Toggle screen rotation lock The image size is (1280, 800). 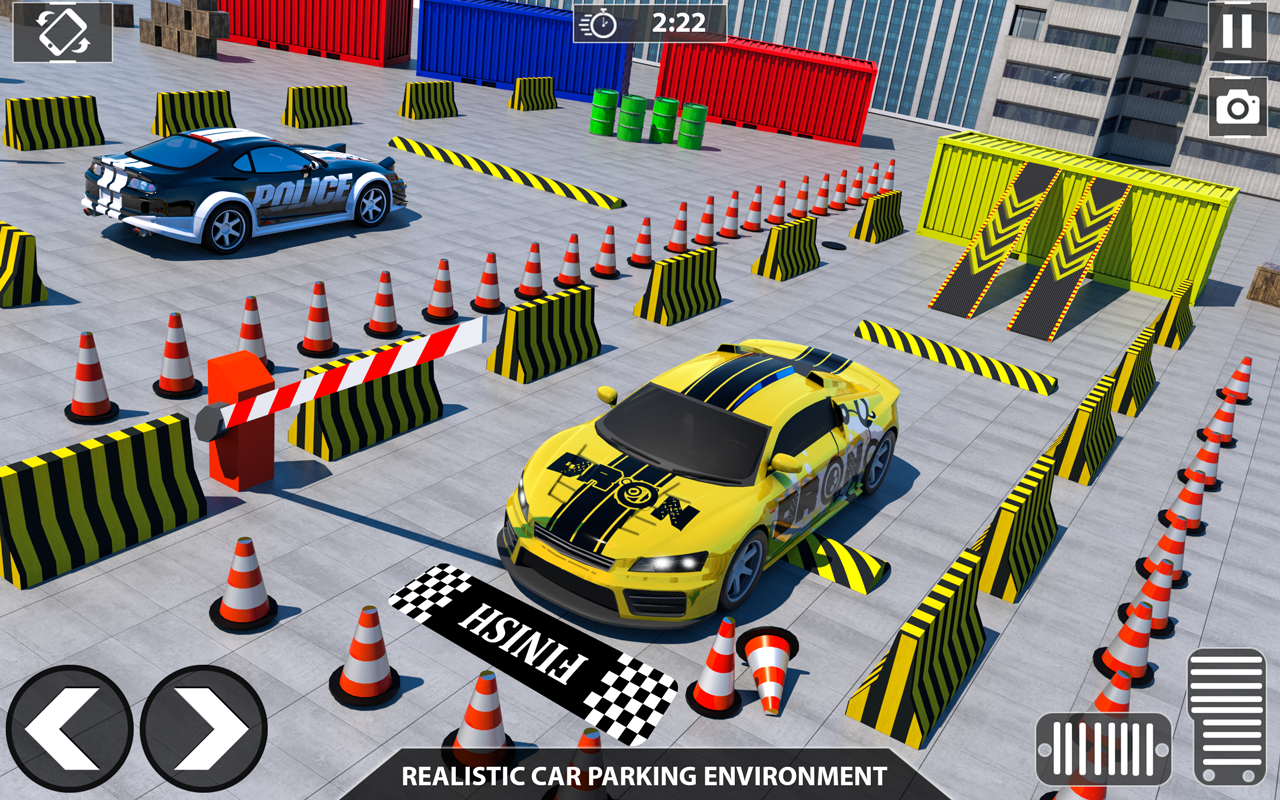click(62, 33)
